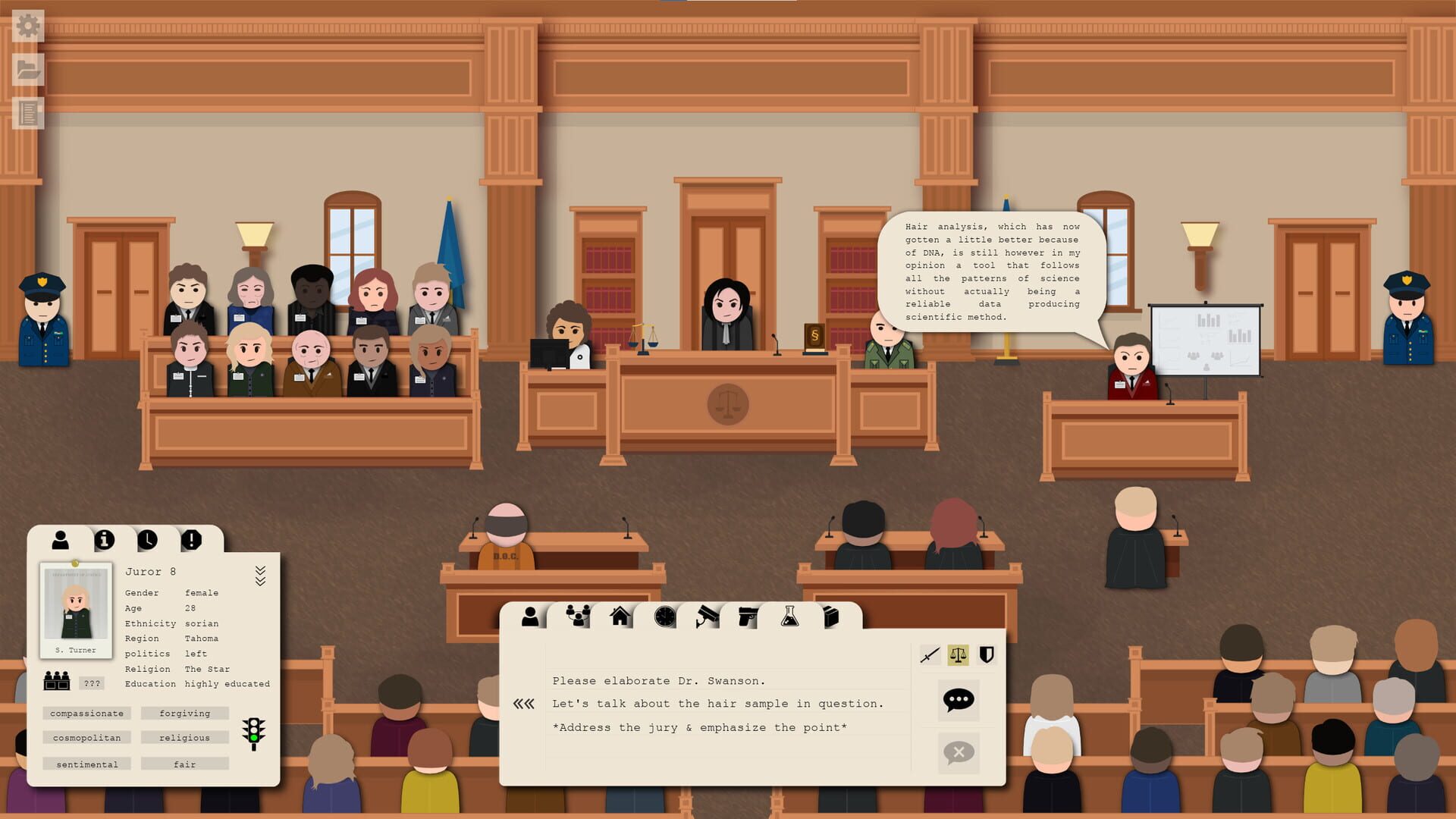
Task: Open the timeline tab with the clock icon
Action: coord(664,617)
